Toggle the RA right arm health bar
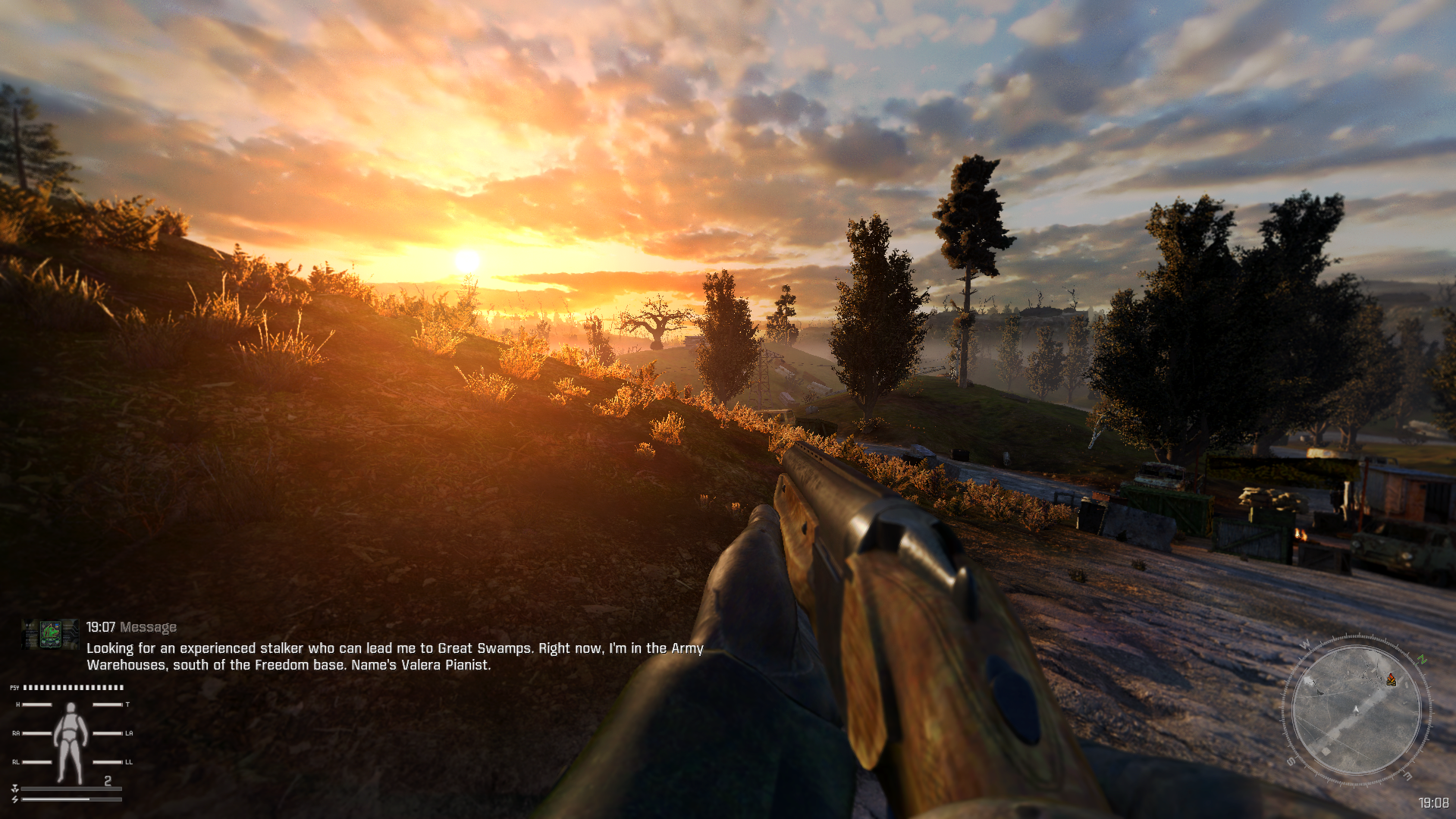Screen dimensions: 1456x819 point(37,733)
